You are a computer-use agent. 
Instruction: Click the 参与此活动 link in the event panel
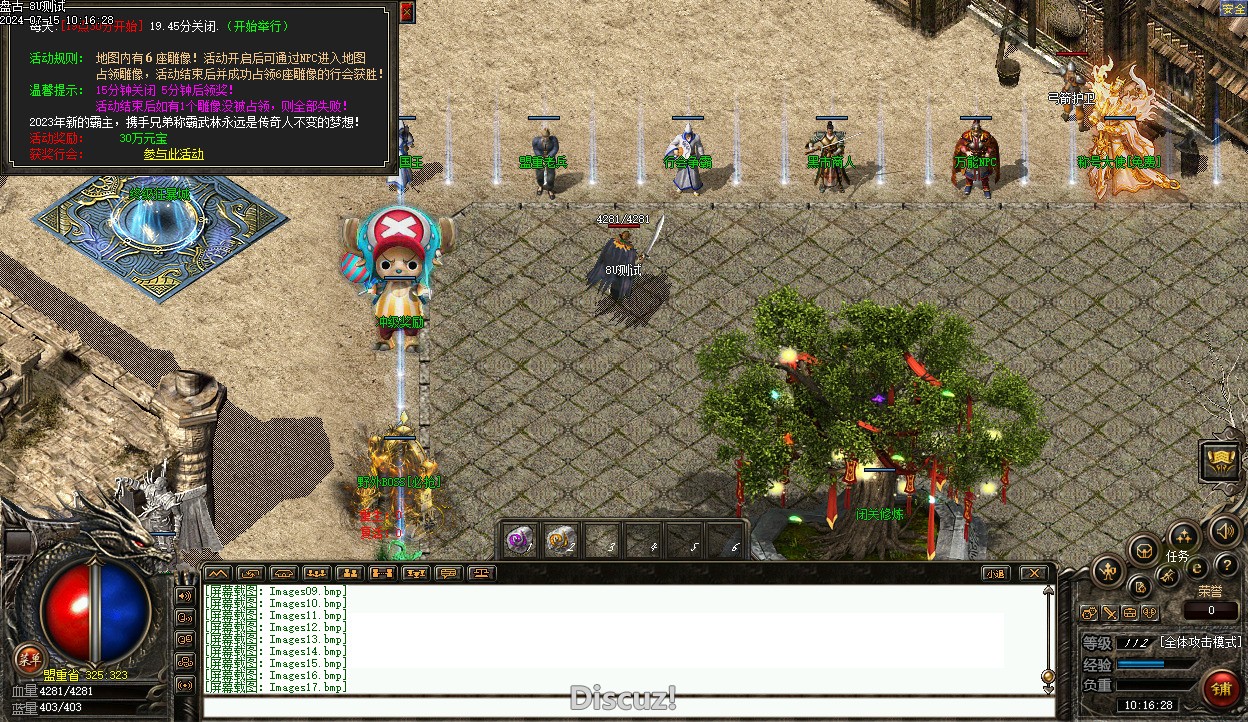tap(173, 154)
